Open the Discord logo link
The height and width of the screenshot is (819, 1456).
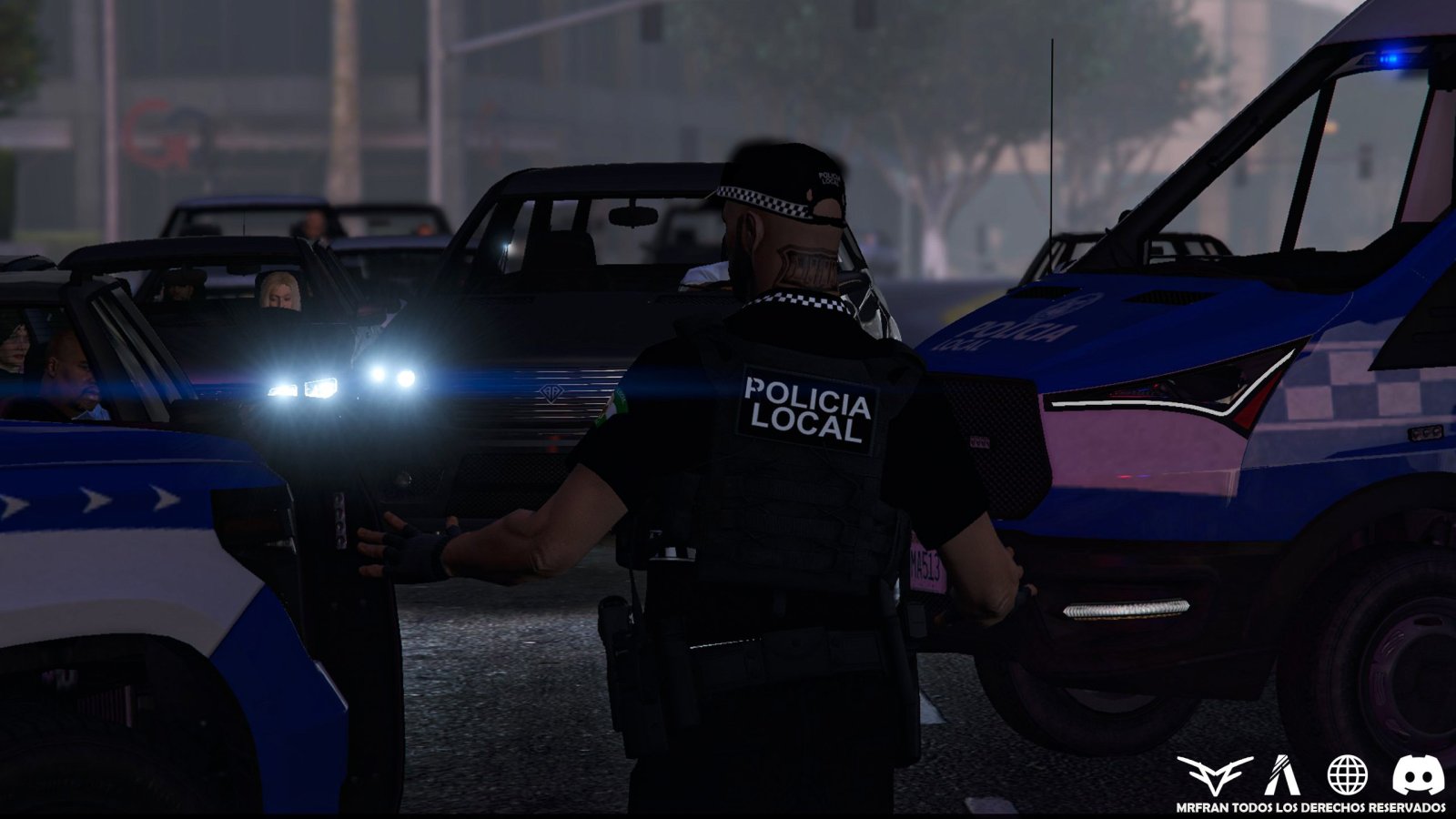click(x=1418, y=774)
